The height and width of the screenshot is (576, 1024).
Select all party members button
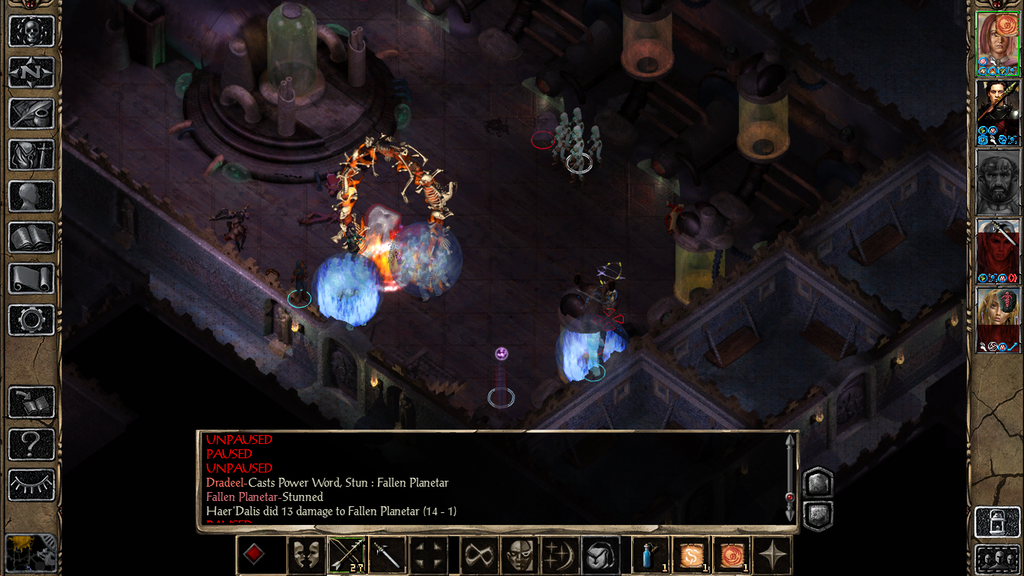coord(997,558)
